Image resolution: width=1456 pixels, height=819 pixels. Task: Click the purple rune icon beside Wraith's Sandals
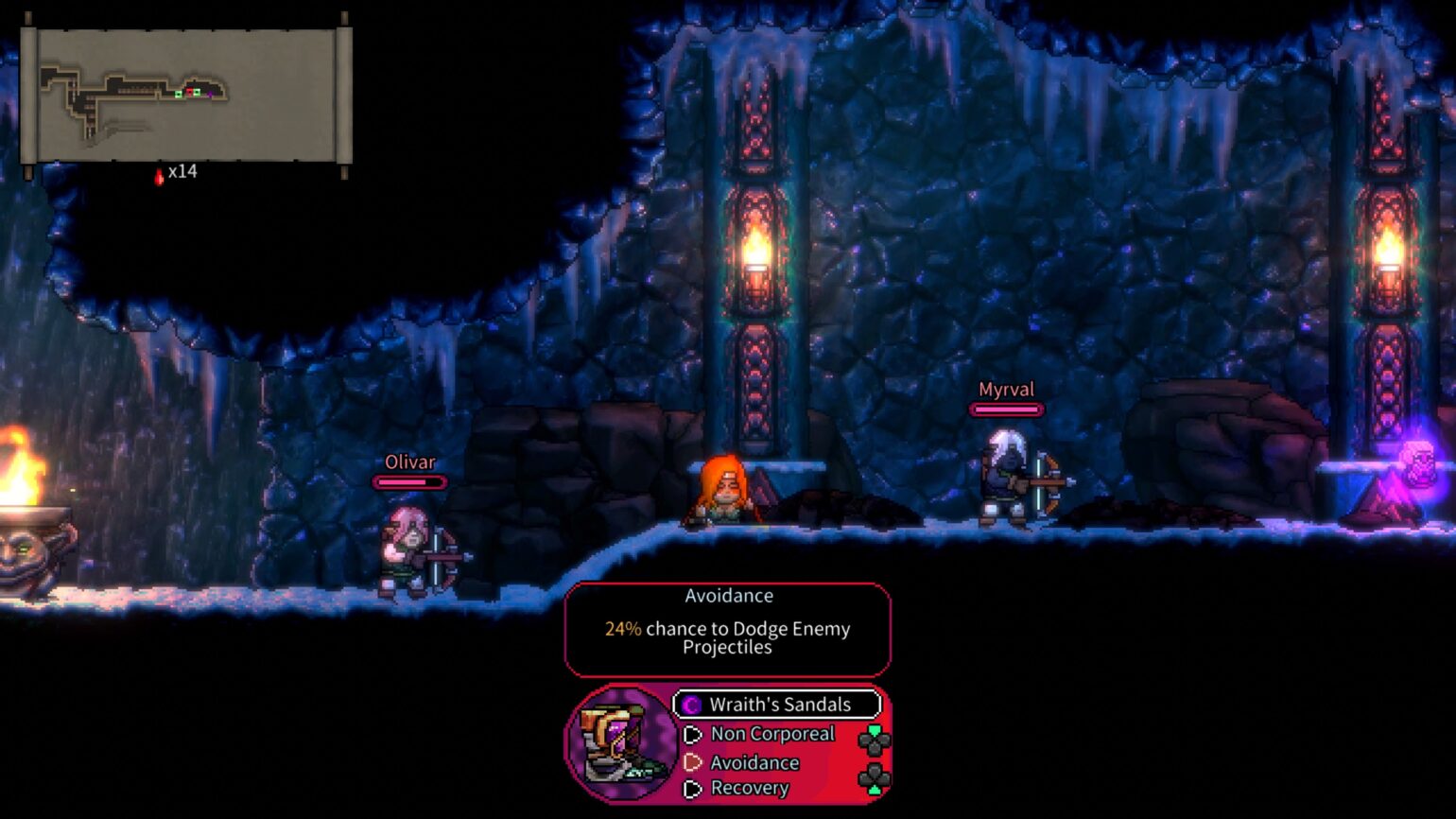pos(690,706)
